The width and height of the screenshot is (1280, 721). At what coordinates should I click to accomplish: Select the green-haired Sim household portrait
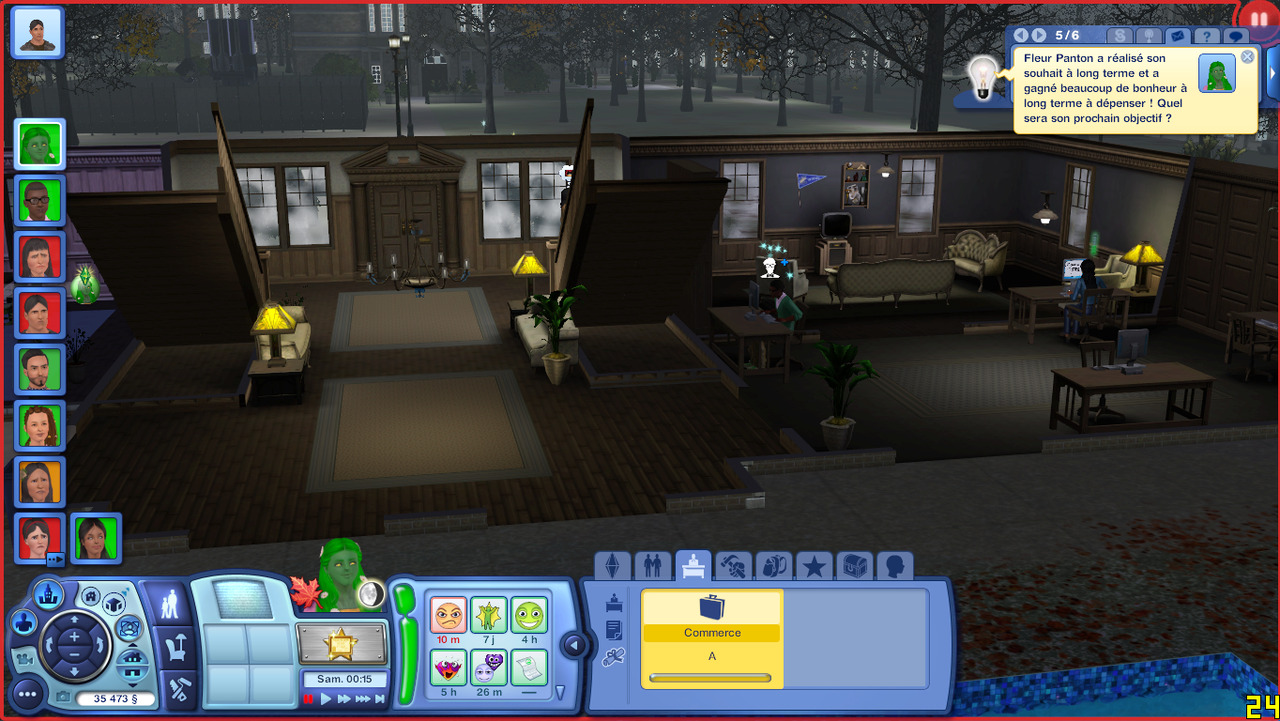click(x=40, y=144)
